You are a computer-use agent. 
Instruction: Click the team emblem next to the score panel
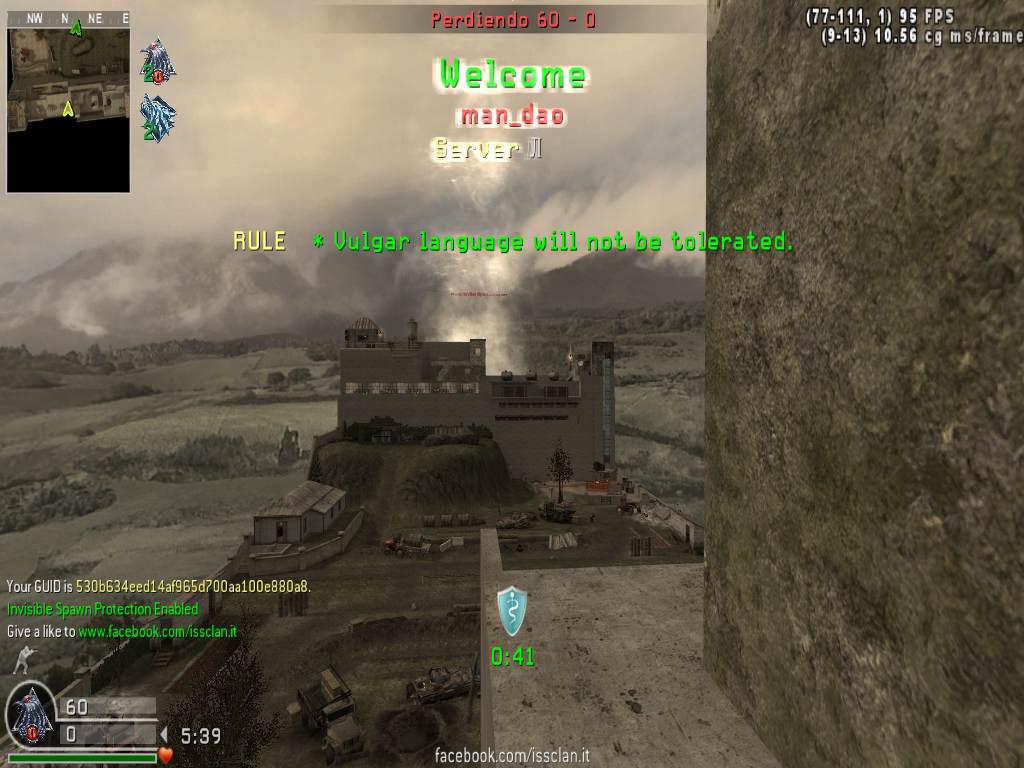pyautogui.click(x=30, y=716)
